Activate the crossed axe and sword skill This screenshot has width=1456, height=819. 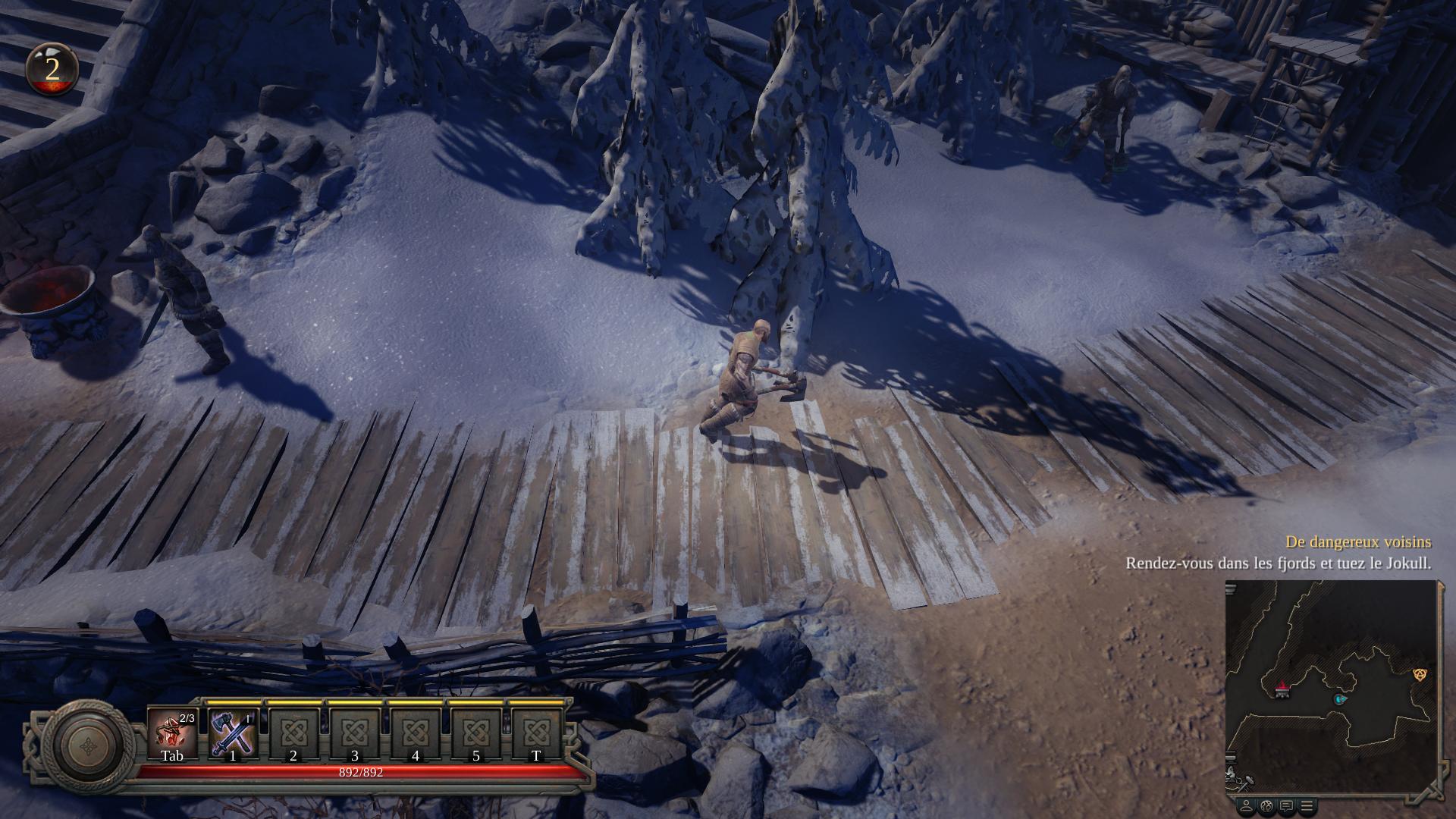(x=232, y=733)
